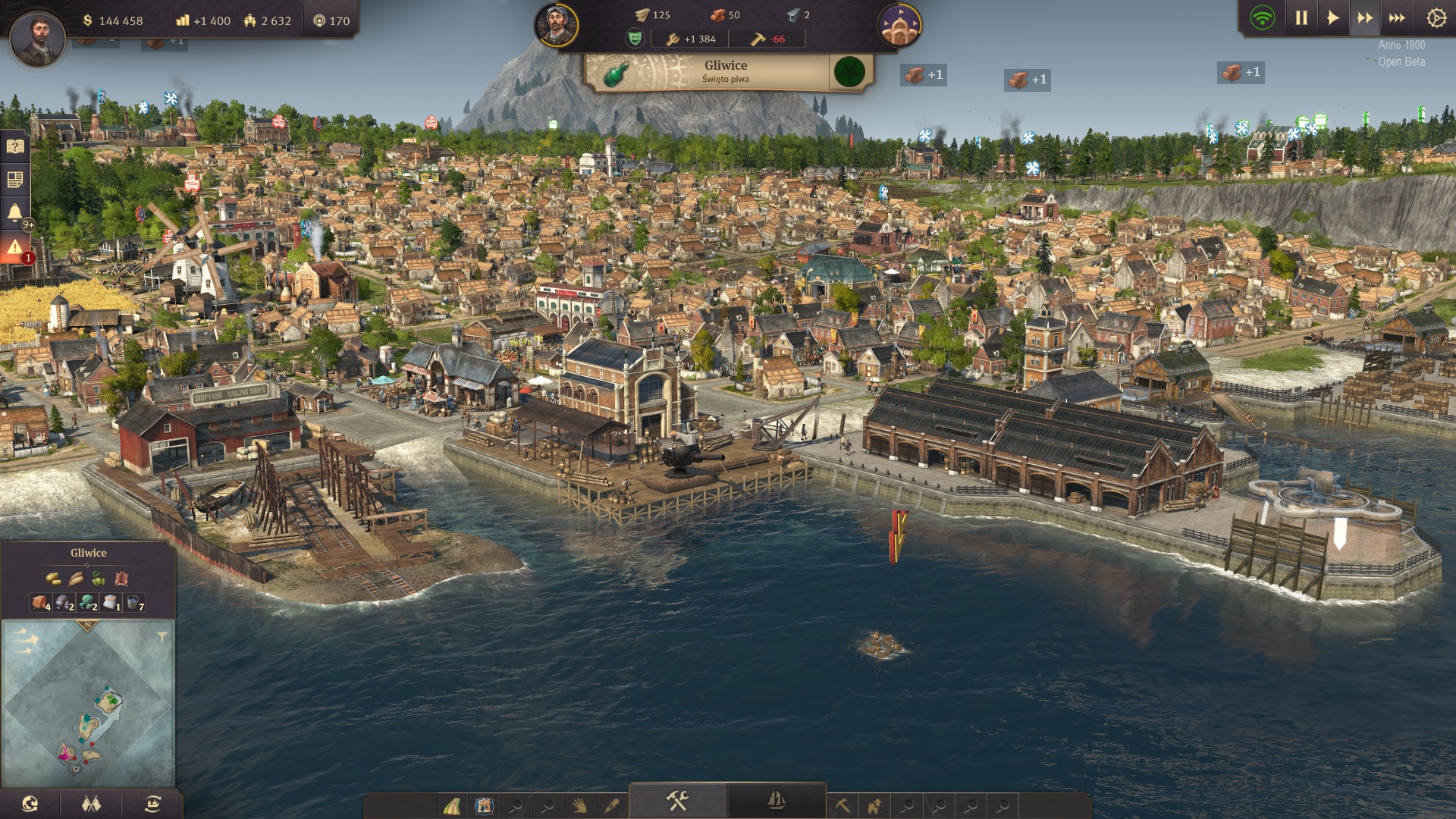Select the pickaxe demolish tool
The image size is (1456, 819).
[843, 805]
